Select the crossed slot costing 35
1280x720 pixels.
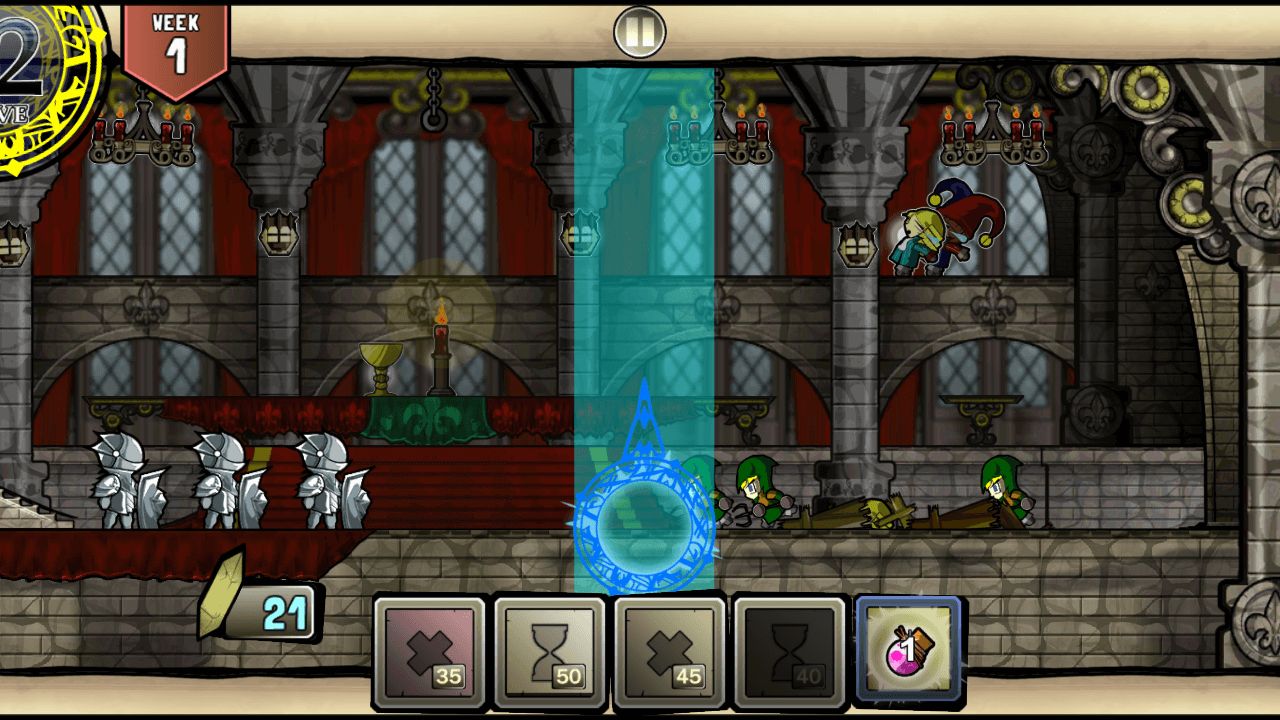429,650
